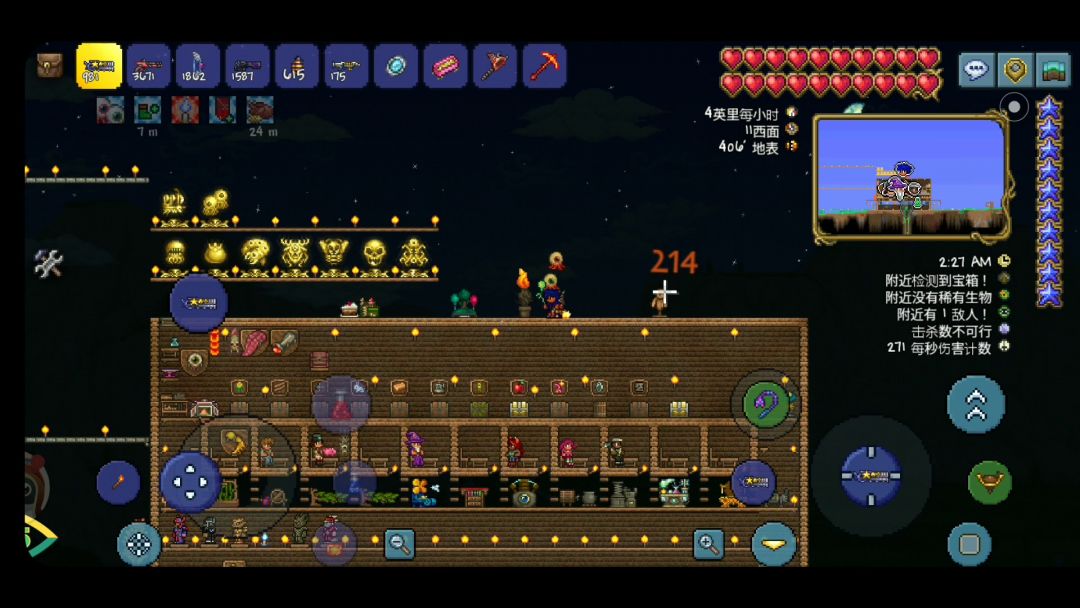The height and width of the screenshot is (608, 1080).
Task: Pick the striped drill item showing 615
Action: tap(297, 66)
